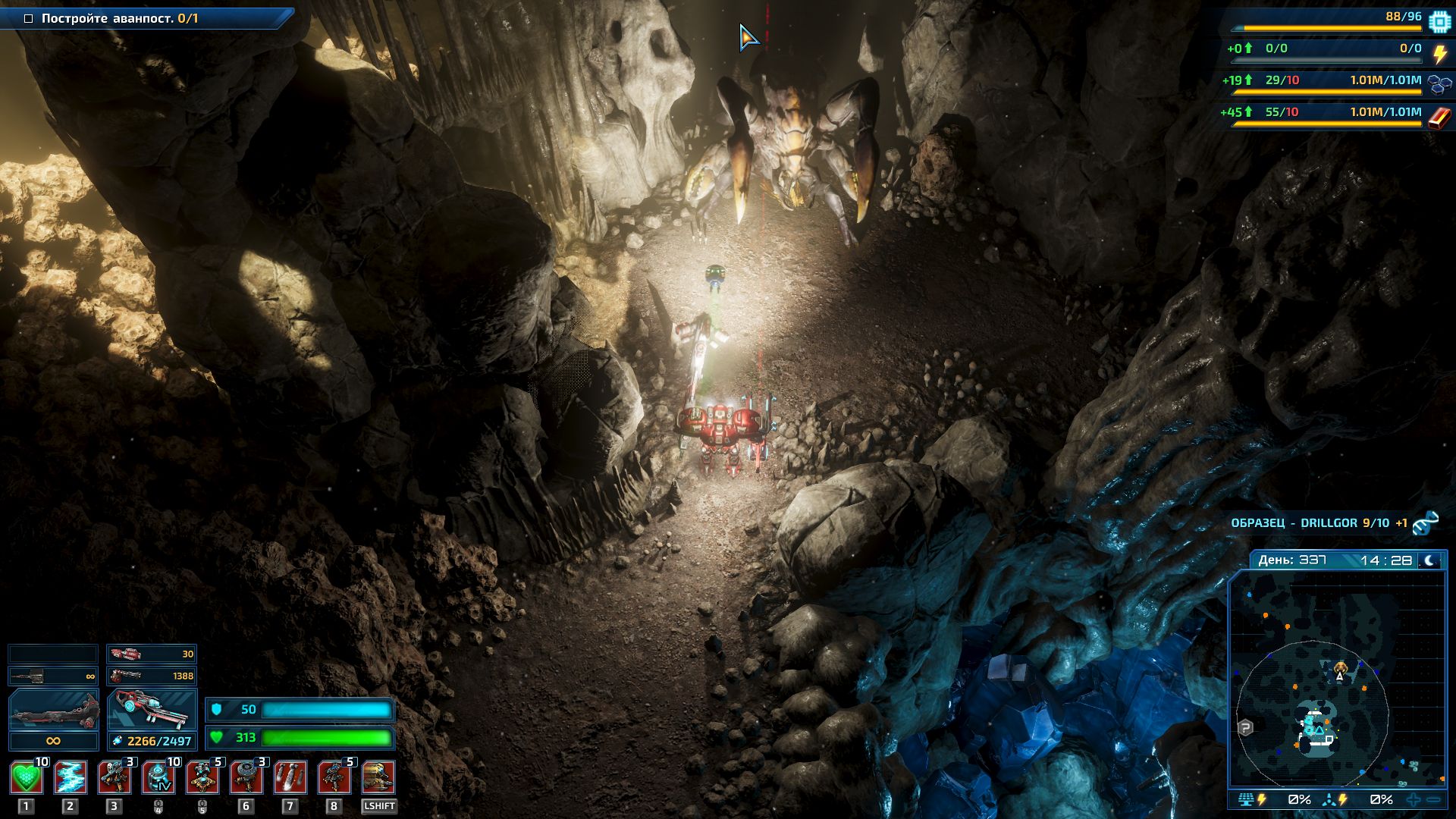Select the sentry tower slot with count 3

pyautogui.click(x=115, y=778)
